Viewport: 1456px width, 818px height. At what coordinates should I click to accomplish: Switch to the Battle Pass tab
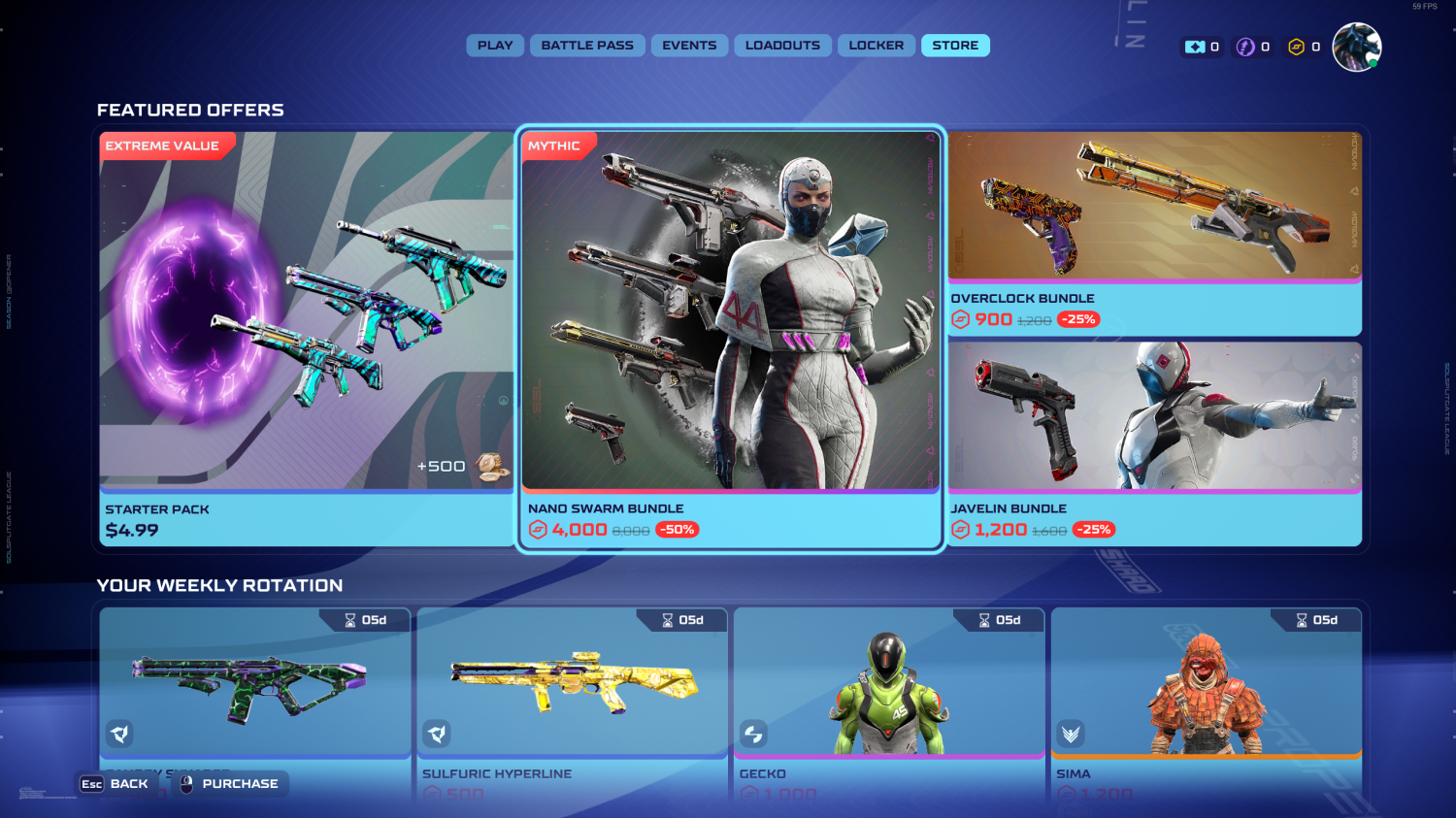(x=587, y=45)
